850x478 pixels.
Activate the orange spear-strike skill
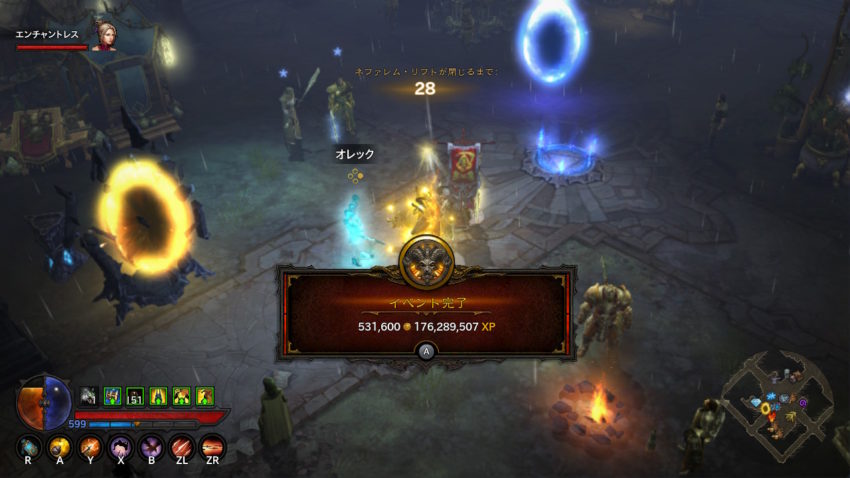coord(91,446)
